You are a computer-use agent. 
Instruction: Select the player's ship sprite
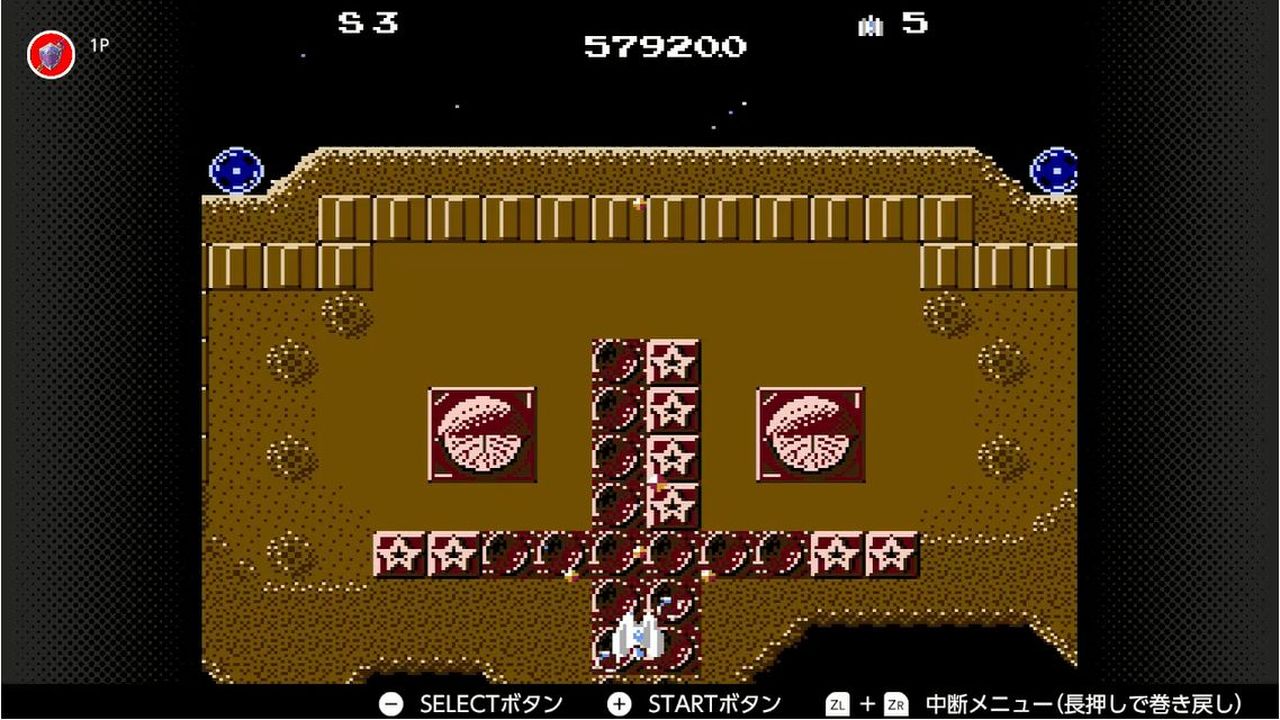tap(637, 636)
